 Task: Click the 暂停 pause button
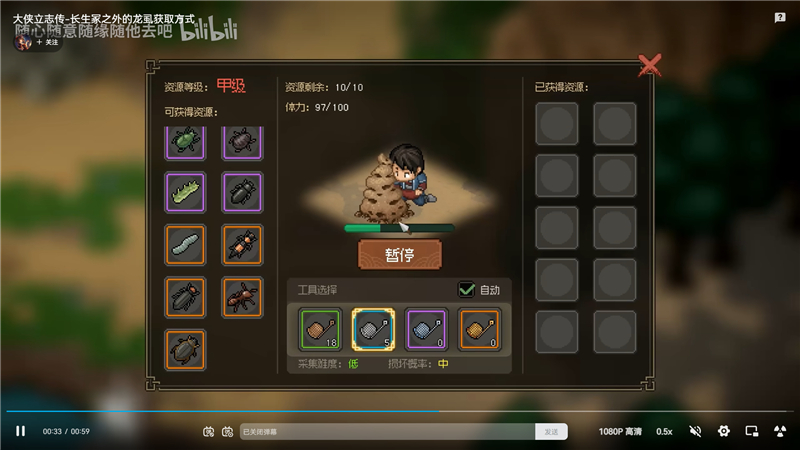tap(399, 253)
